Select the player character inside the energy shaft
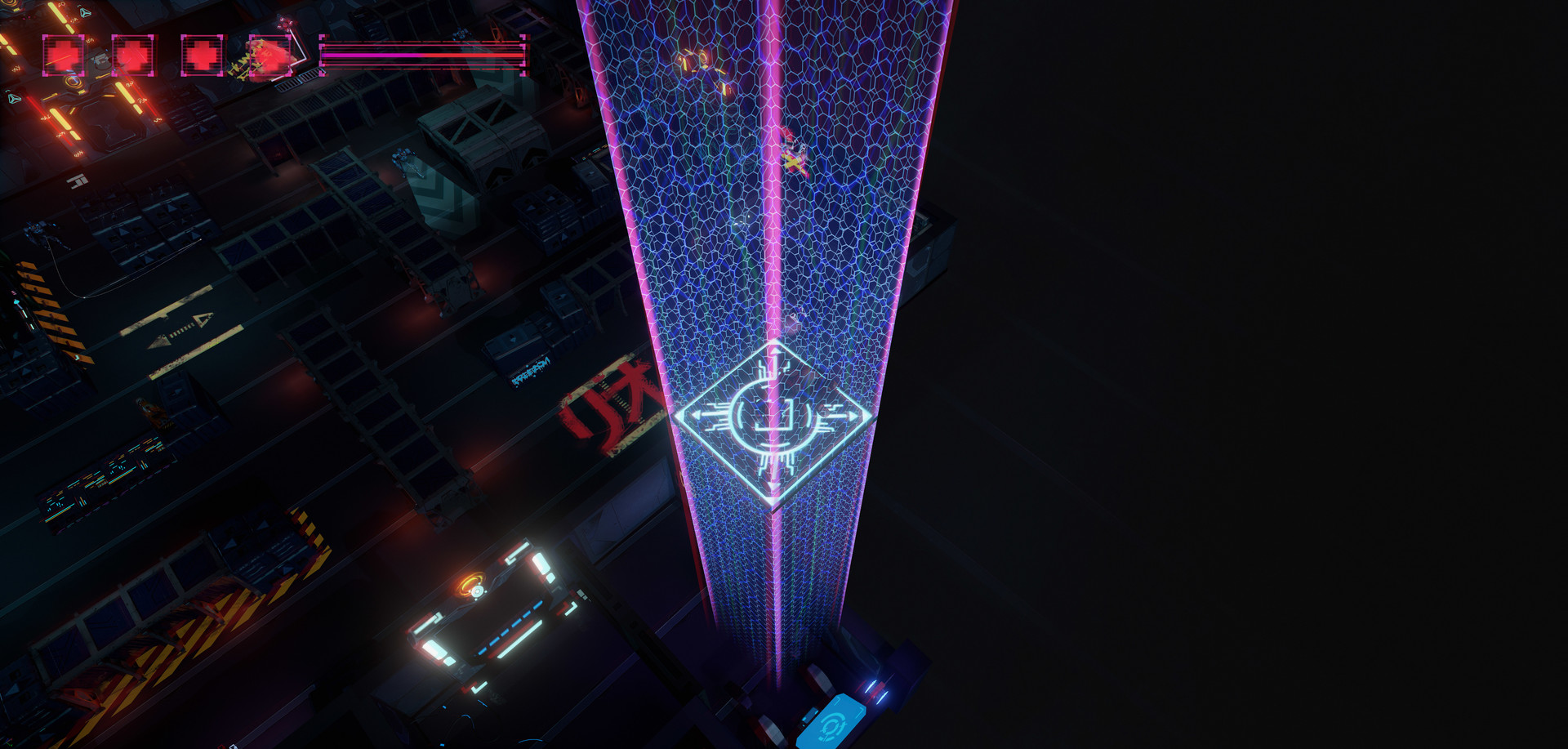This screenshot has width=1568, height=749. 795,157
